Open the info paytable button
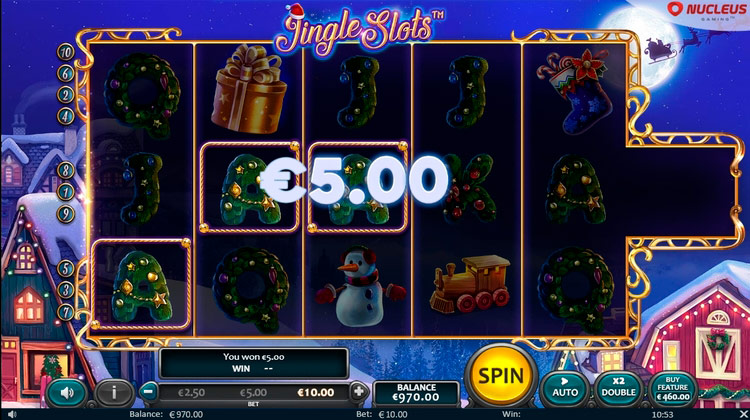 tap(115, 391)
